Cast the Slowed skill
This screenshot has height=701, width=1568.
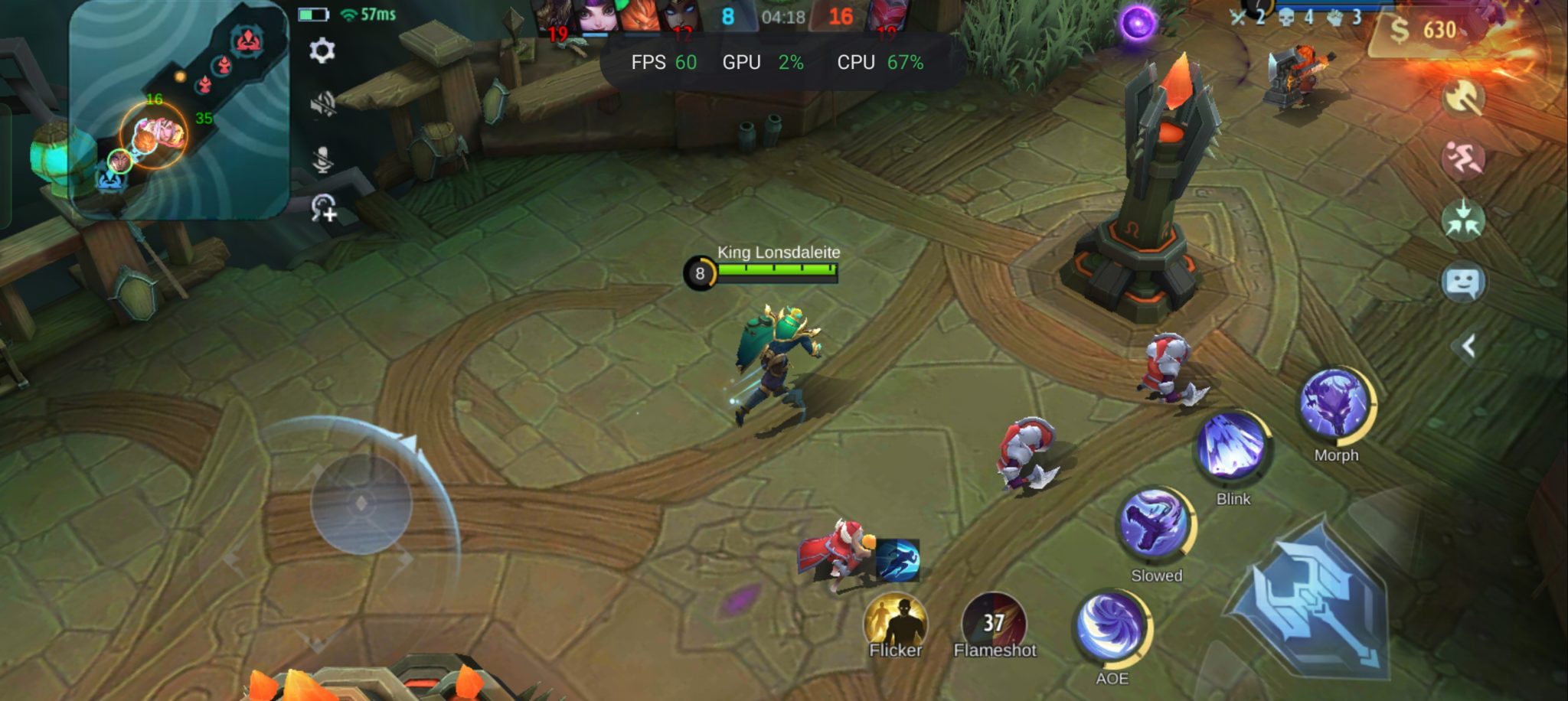[1155, 523]
